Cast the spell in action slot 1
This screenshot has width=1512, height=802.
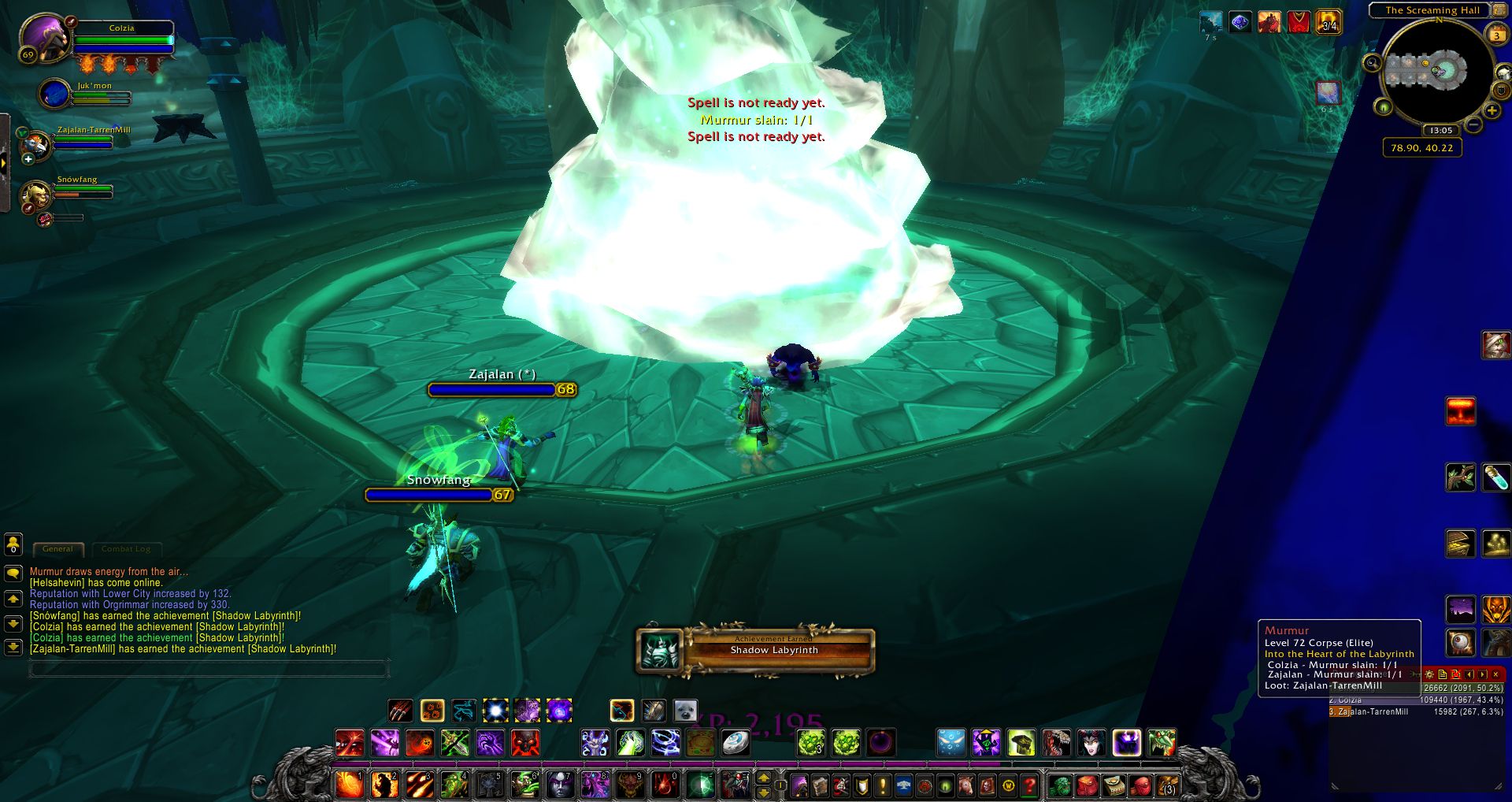click(x=349, y=785)
